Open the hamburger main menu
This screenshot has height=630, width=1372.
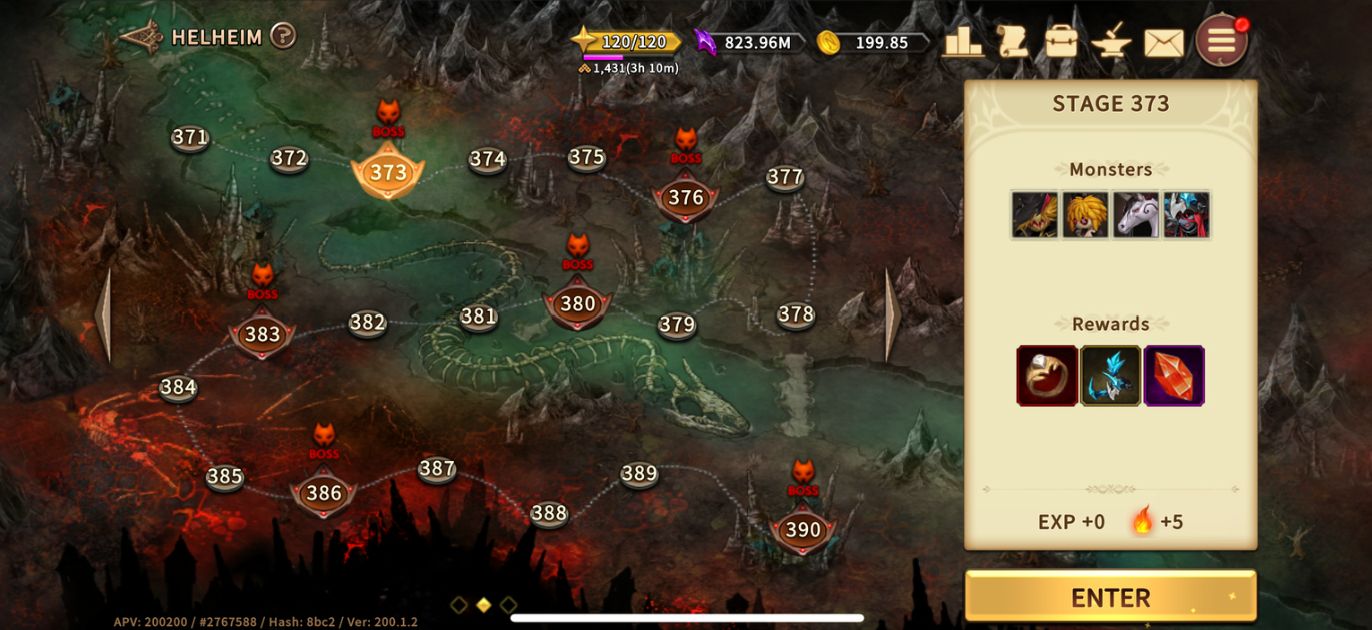pyautogui.click(x=1221, y=41)
